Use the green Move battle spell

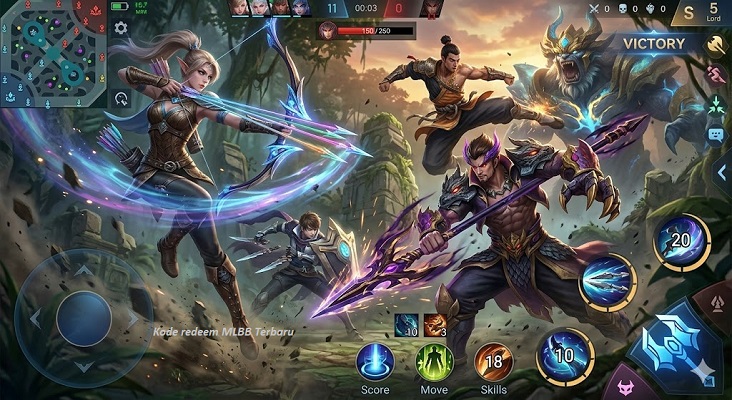coord(434,360)
